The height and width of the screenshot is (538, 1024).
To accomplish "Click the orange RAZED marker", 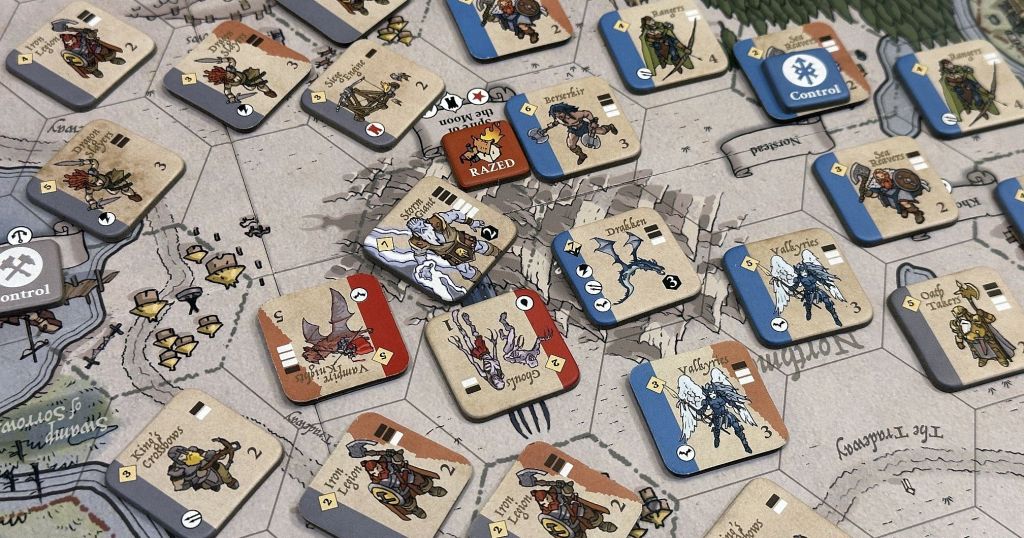I will coord(485,154).
